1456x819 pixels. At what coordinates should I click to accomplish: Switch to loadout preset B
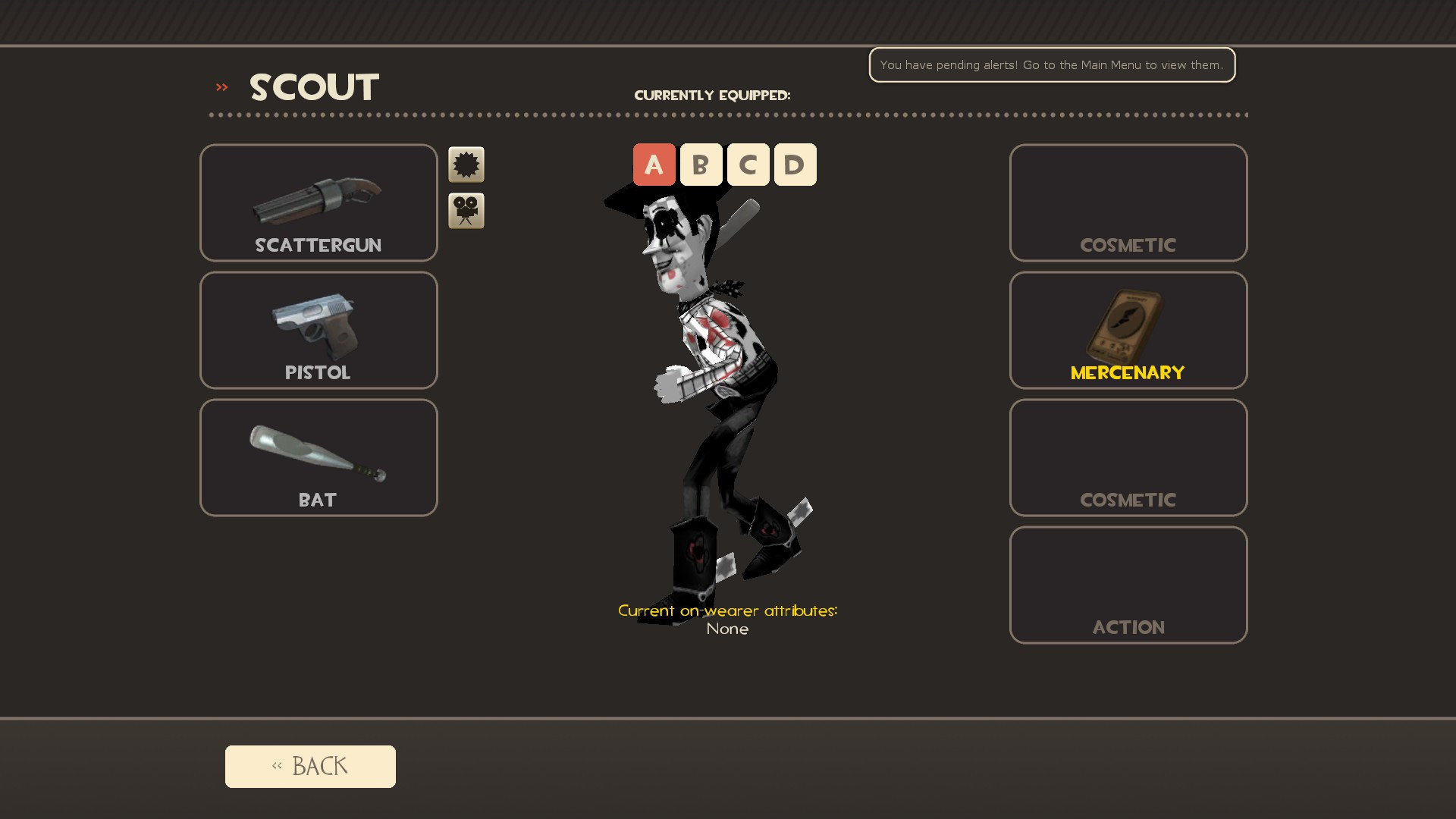click(701, 164)
